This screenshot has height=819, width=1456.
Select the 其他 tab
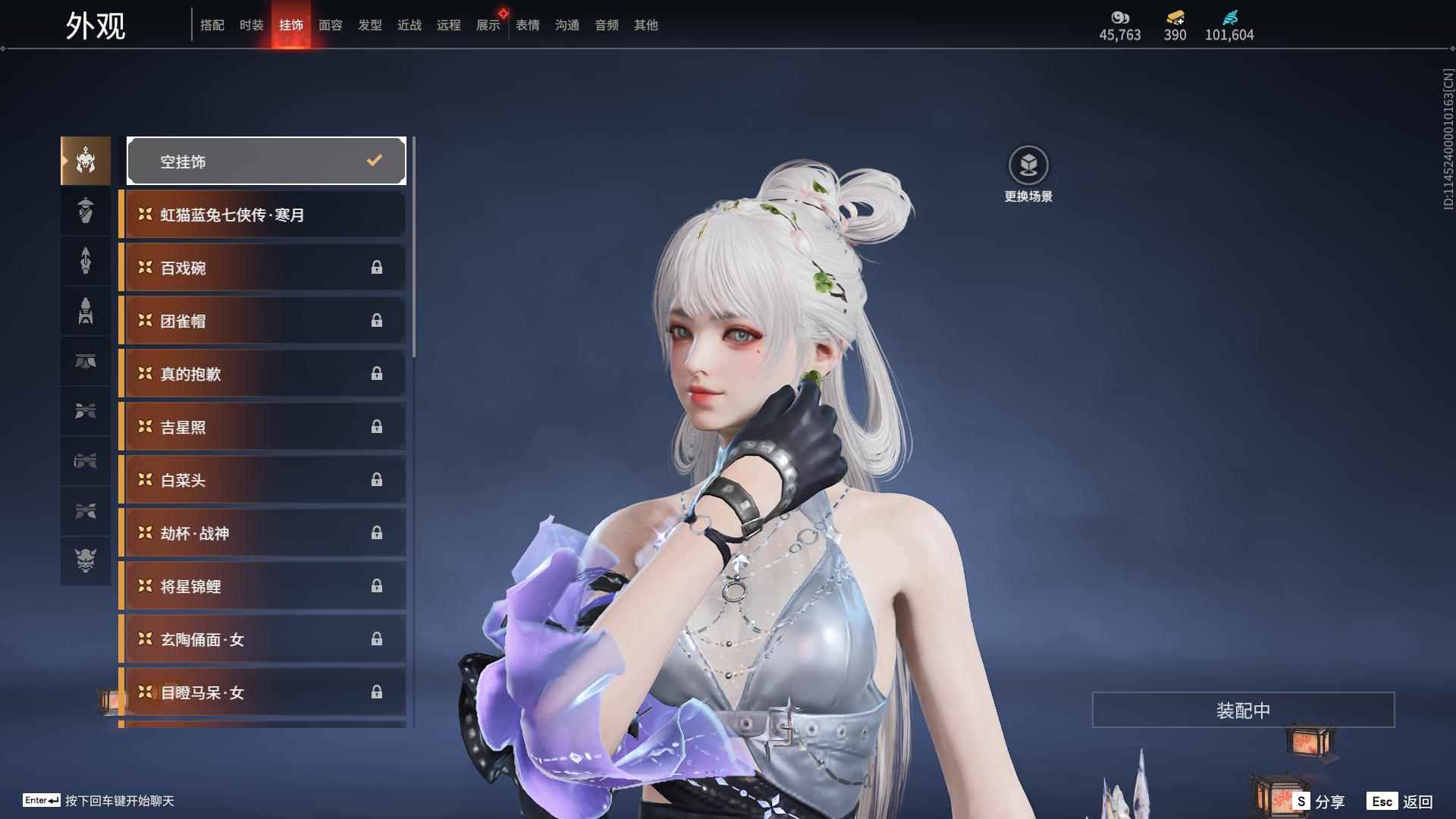[646, 25]
